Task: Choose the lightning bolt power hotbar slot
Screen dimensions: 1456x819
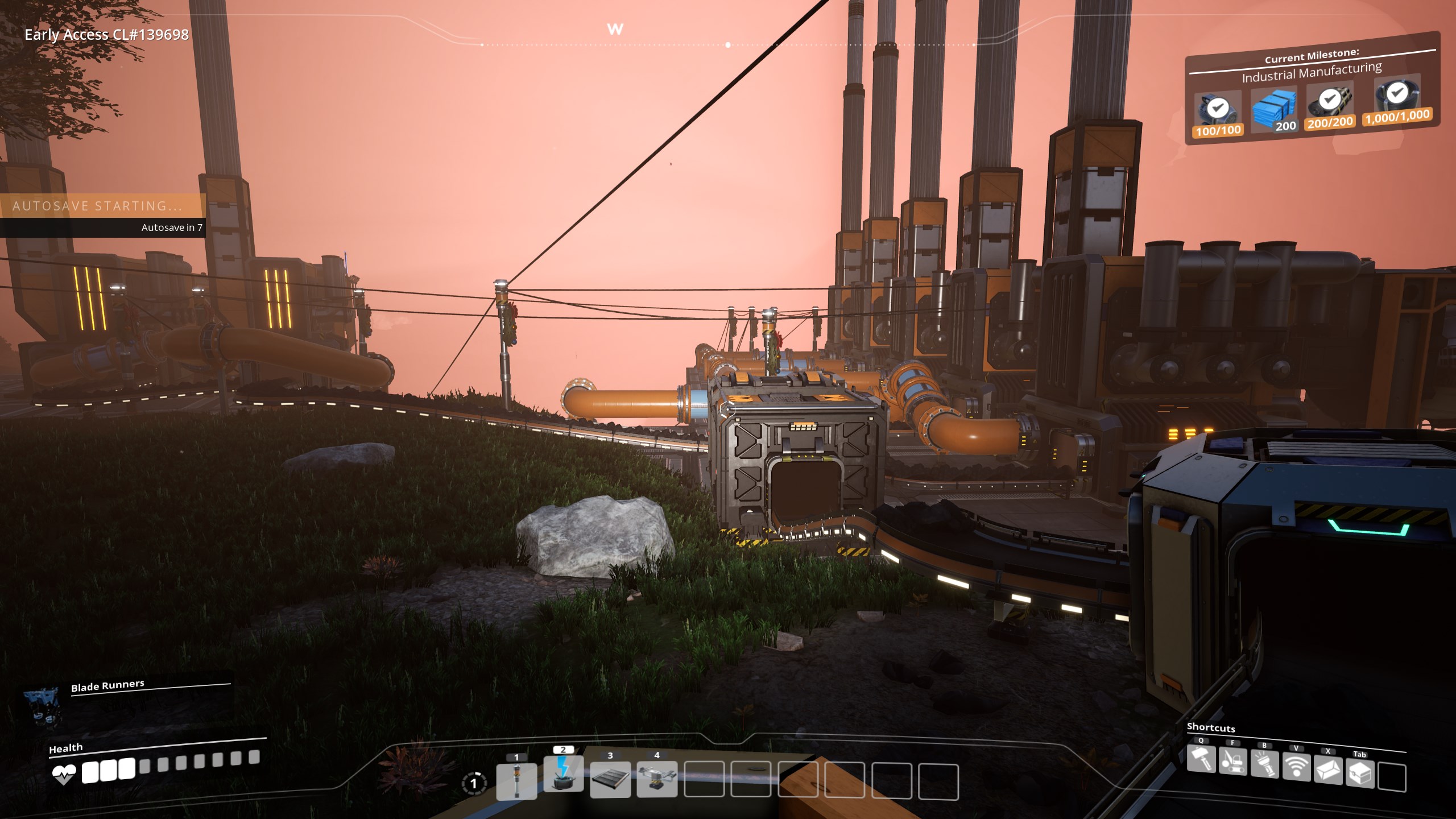Action: (x=563, y=773)
